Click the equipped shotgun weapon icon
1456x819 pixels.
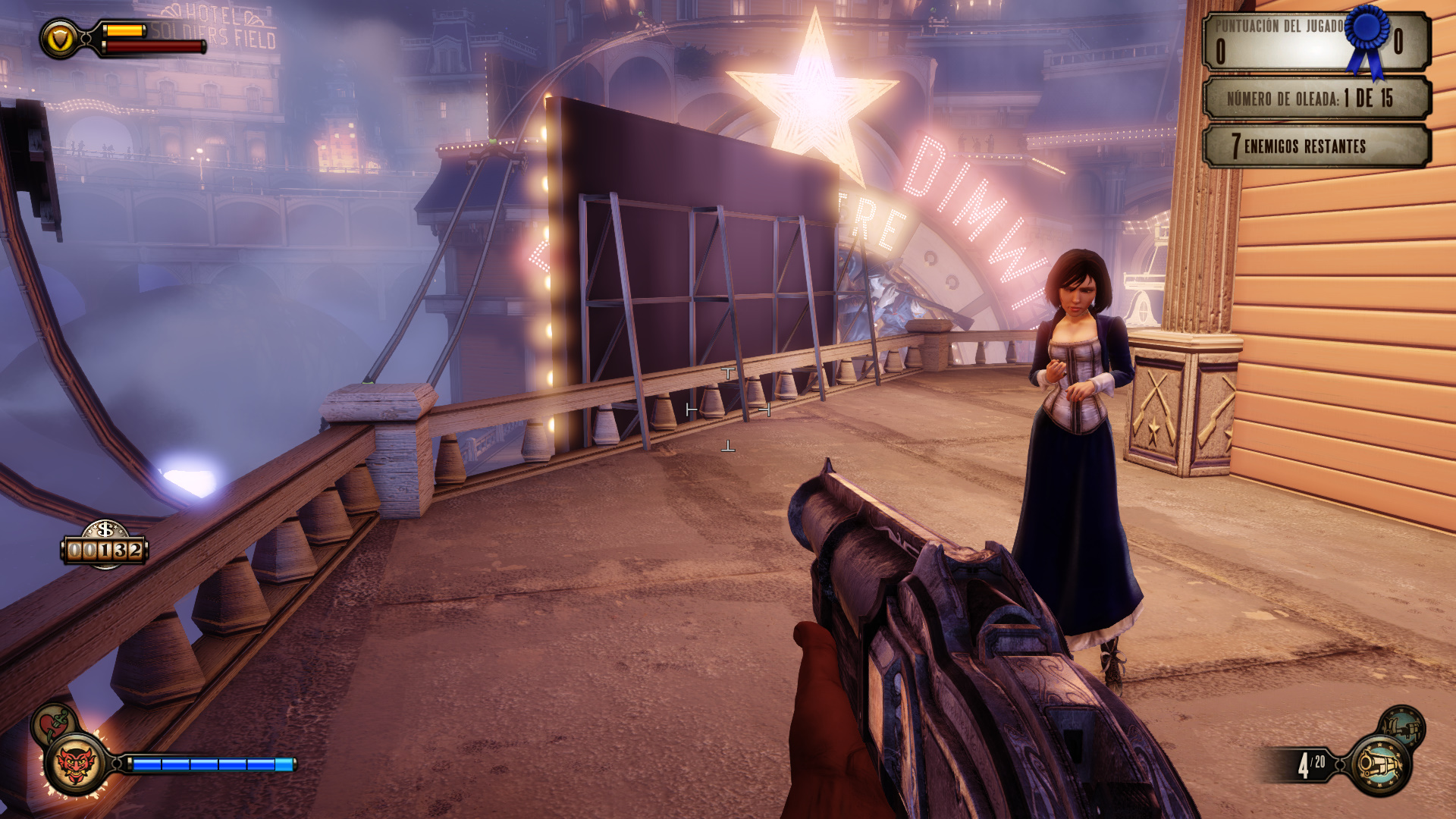point(1380,764)
